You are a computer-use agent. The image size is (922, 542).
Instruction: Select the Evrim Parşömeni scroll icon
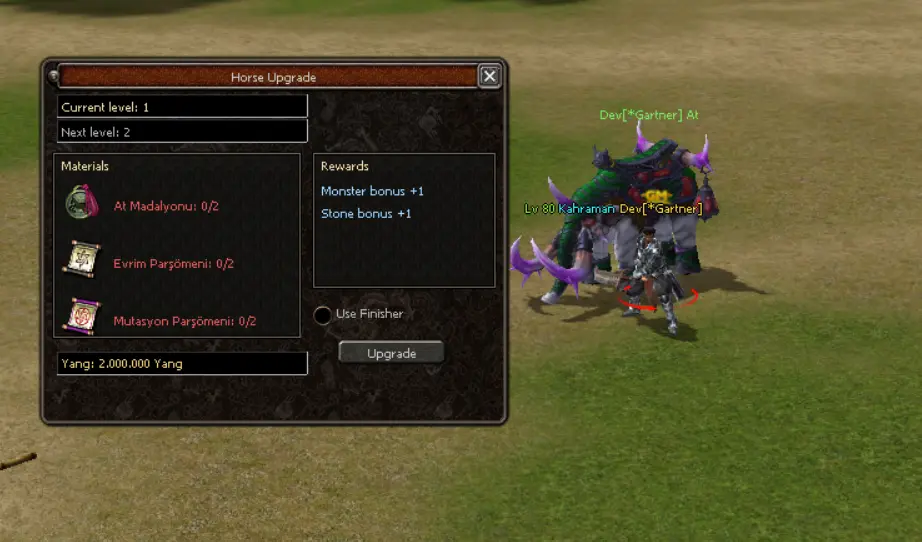[82, 258]
